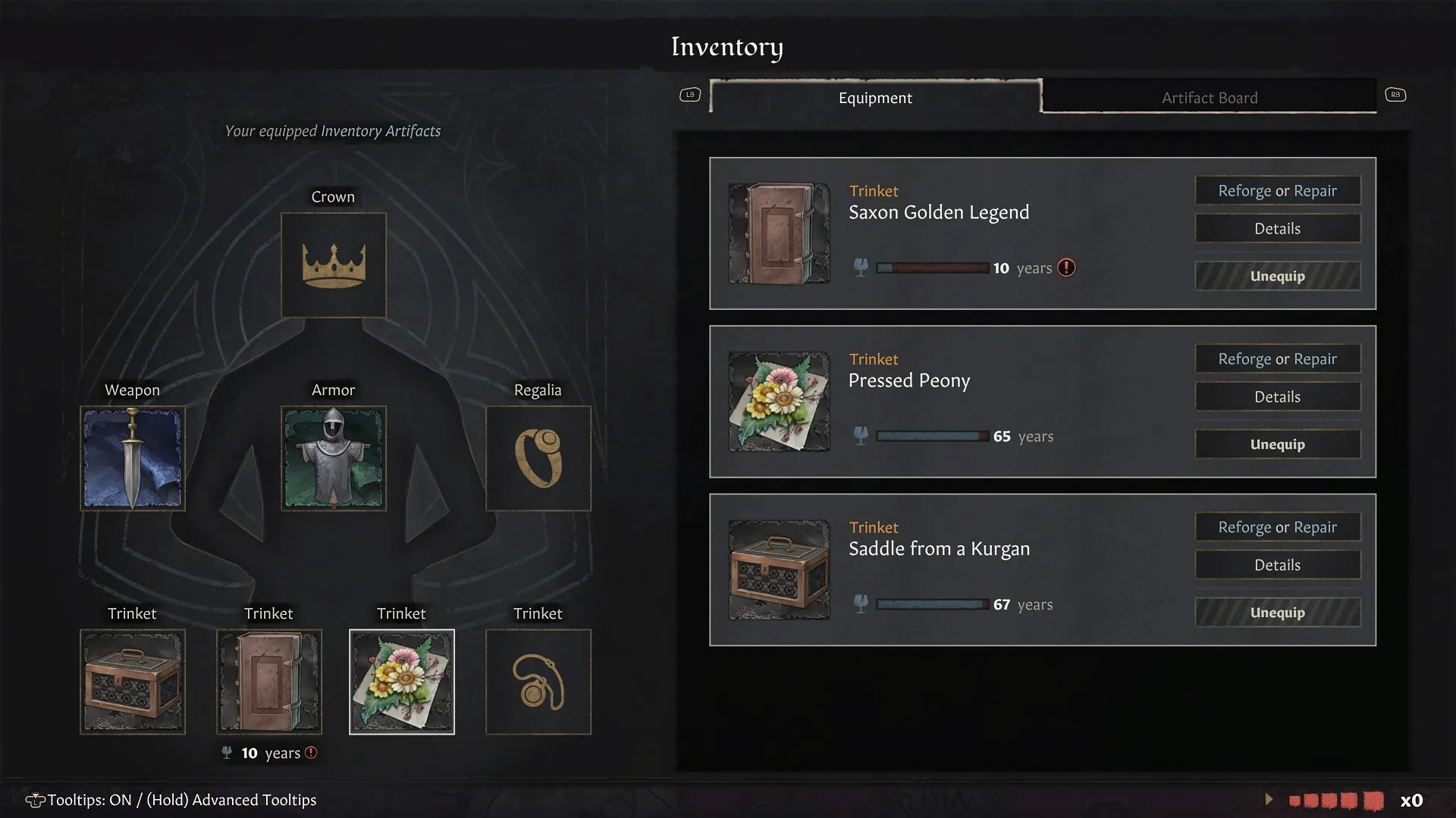Select the empty Crown slot
1456x818 pixels.
333,265
